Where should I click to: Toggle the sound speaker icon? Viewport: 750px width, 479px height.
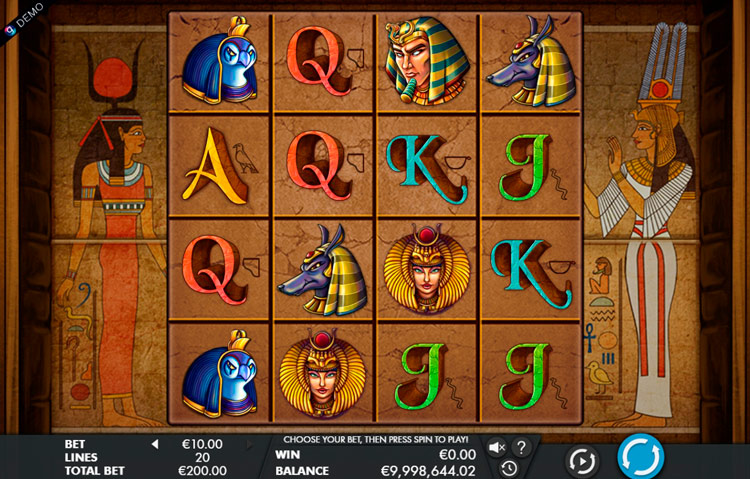pyautogui.click(x=497, y=447)
